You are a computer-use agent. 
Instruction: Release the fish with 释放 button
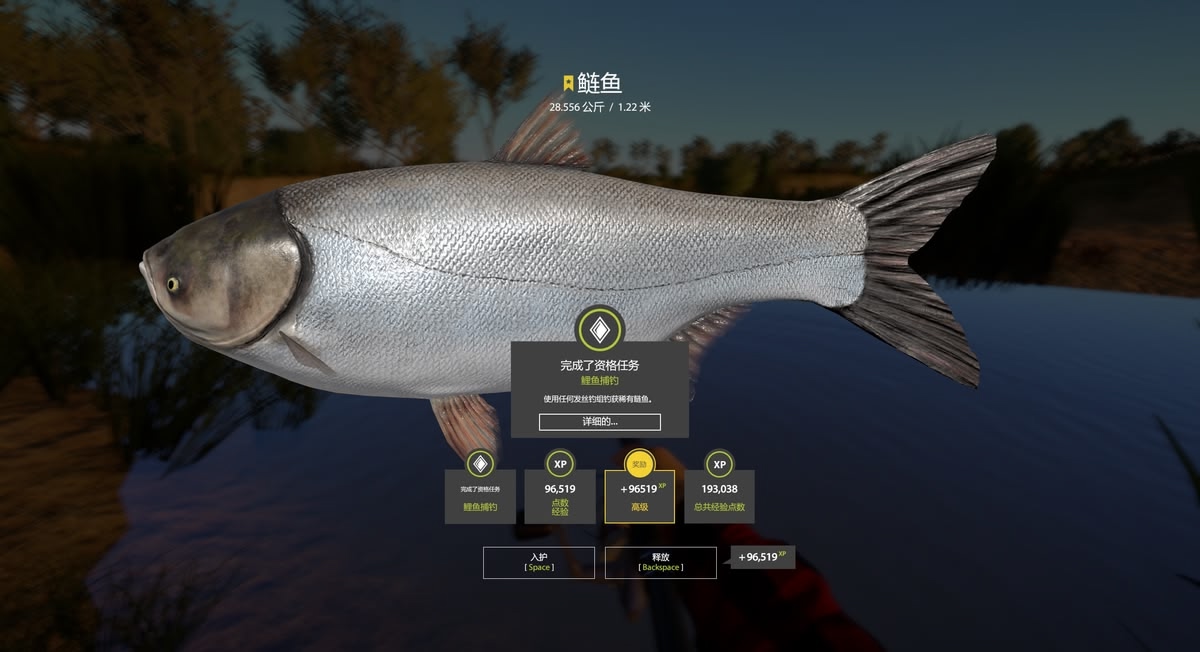pos(660,562)
